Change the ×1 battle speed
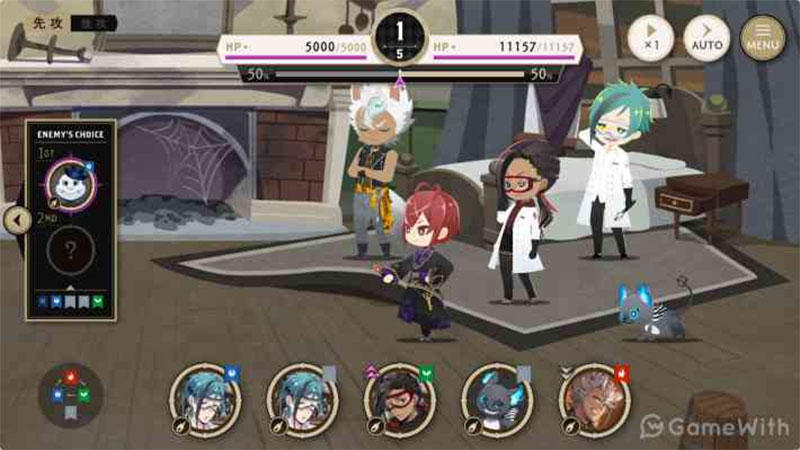This screenshot has width=800, height=450. 651,39
